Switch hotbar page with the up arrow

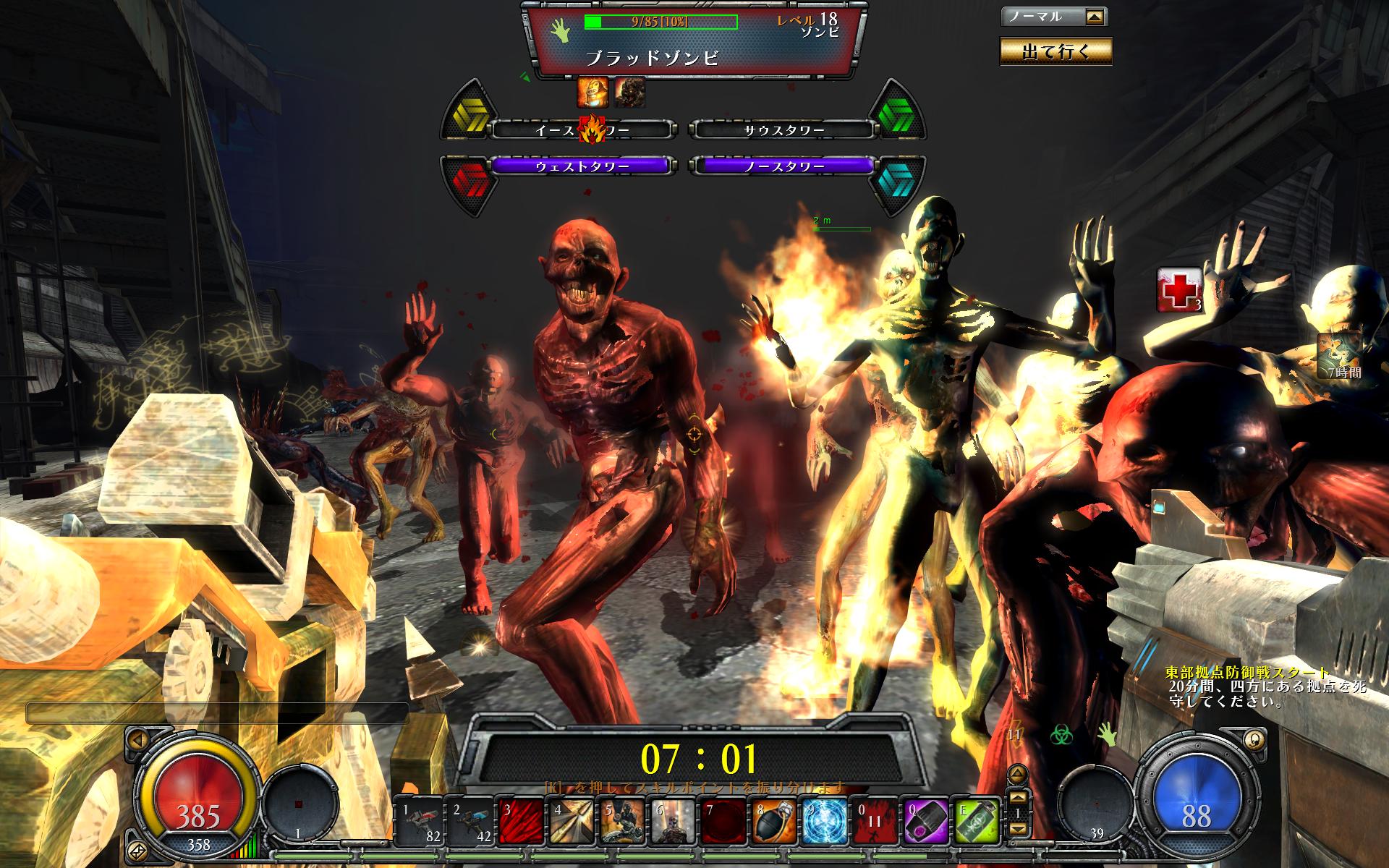point(1017,797)
